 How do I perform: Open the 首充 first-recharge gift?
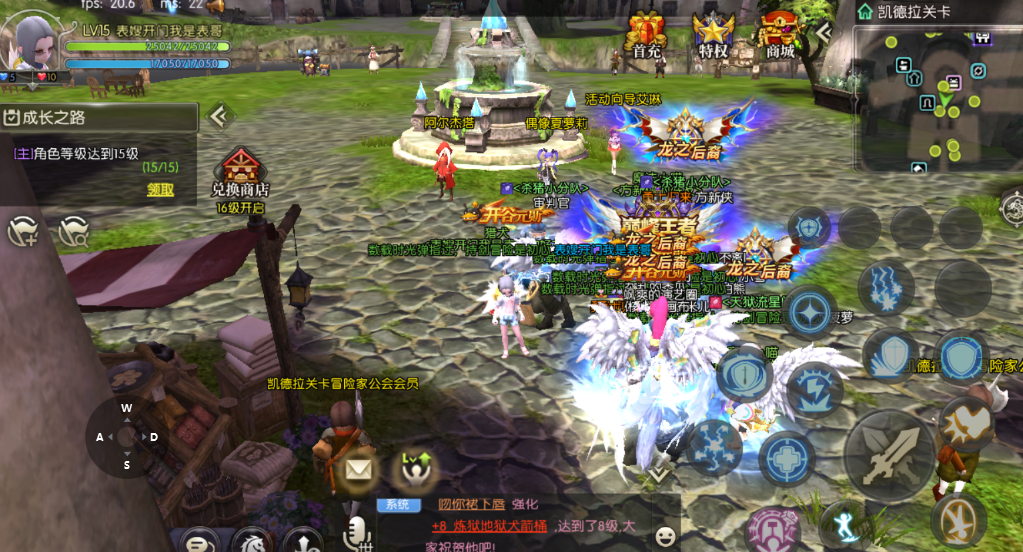tap(647, 33)
